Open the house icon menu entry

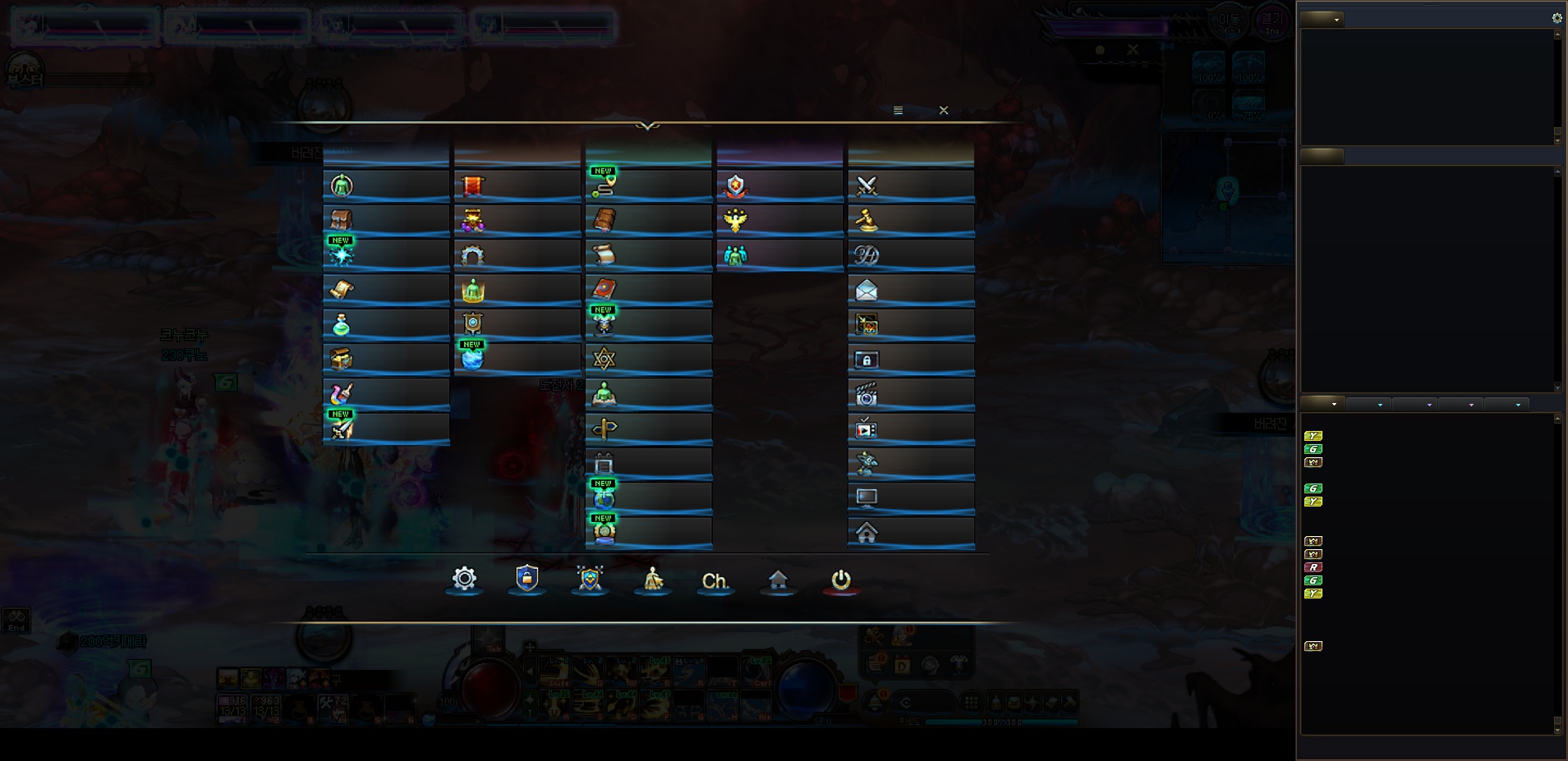[x=910, y=533]
